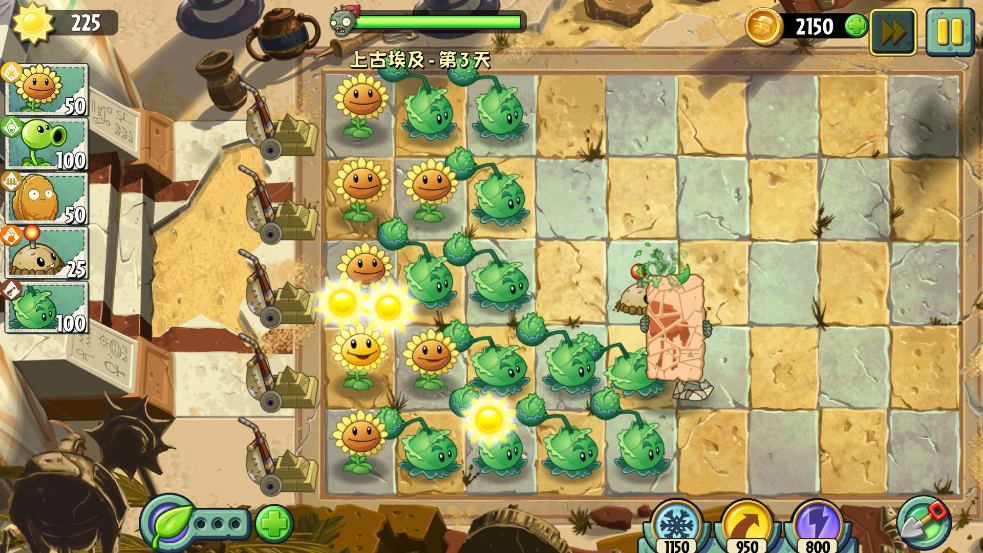983x553 pixels.
Task: Choose the Peashooter seed packet
Action: [47, 144]
